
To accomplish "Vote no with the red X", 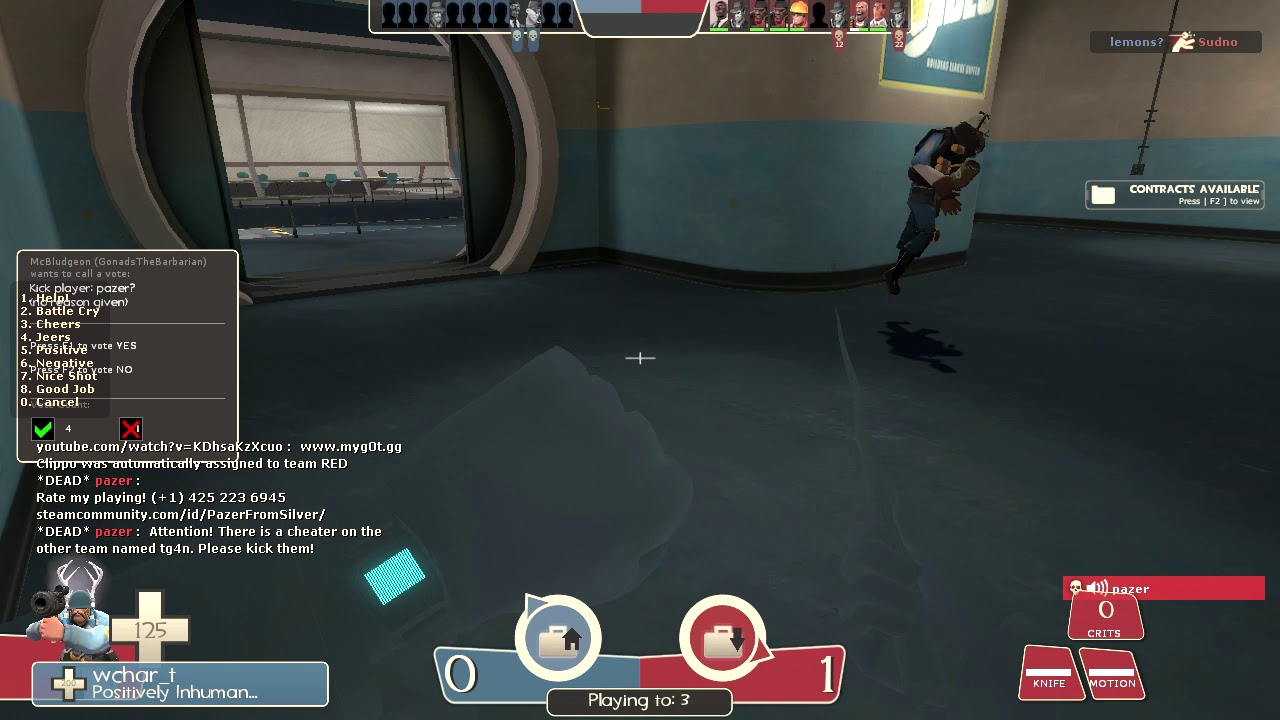I will tap(131, 429).
